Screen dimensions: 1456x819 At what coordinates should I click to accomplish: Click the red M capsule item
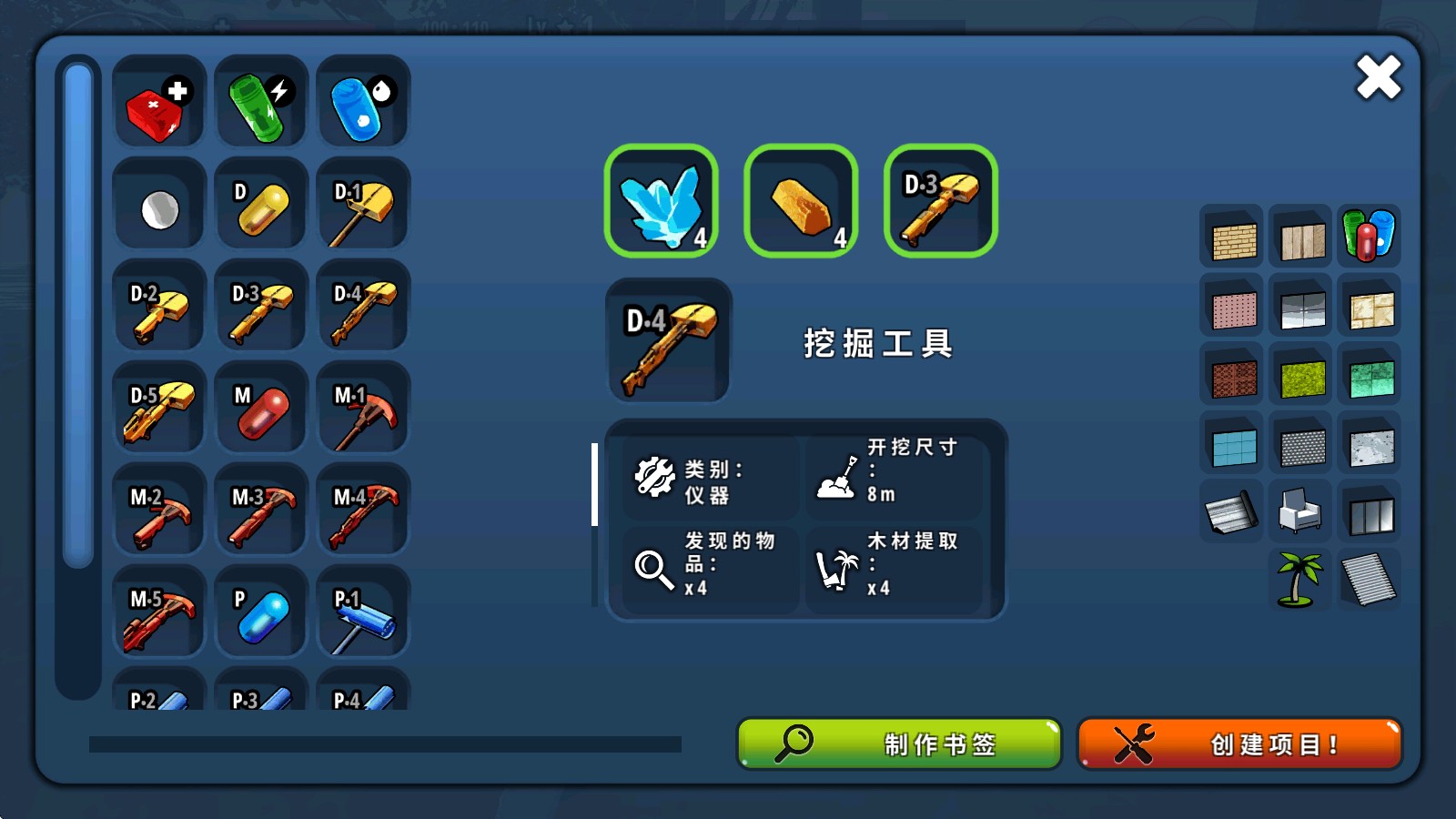pos(260,407)
